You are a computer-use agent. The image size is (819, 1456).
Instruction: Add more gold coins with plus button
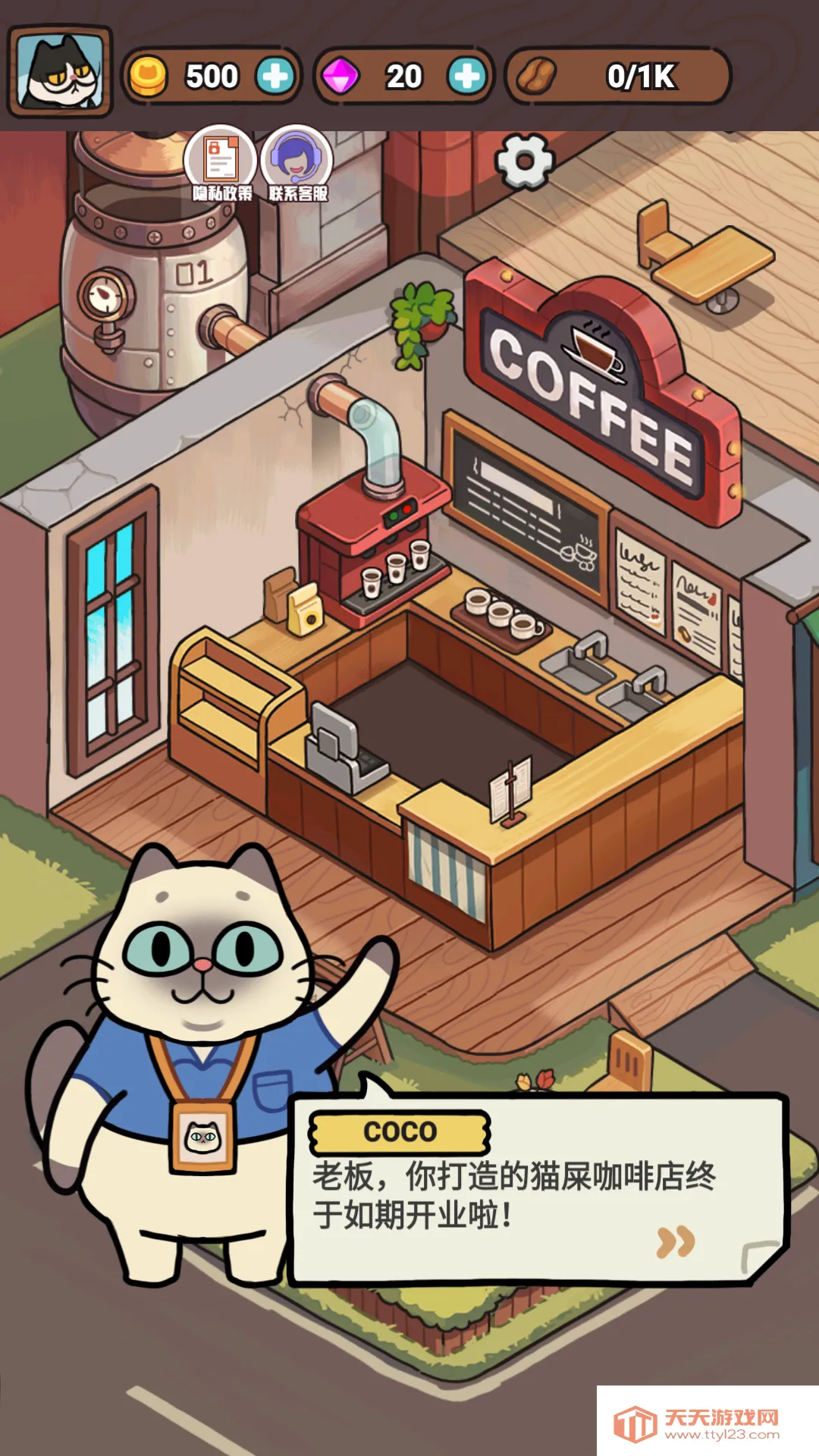click(x=275, y=76)
